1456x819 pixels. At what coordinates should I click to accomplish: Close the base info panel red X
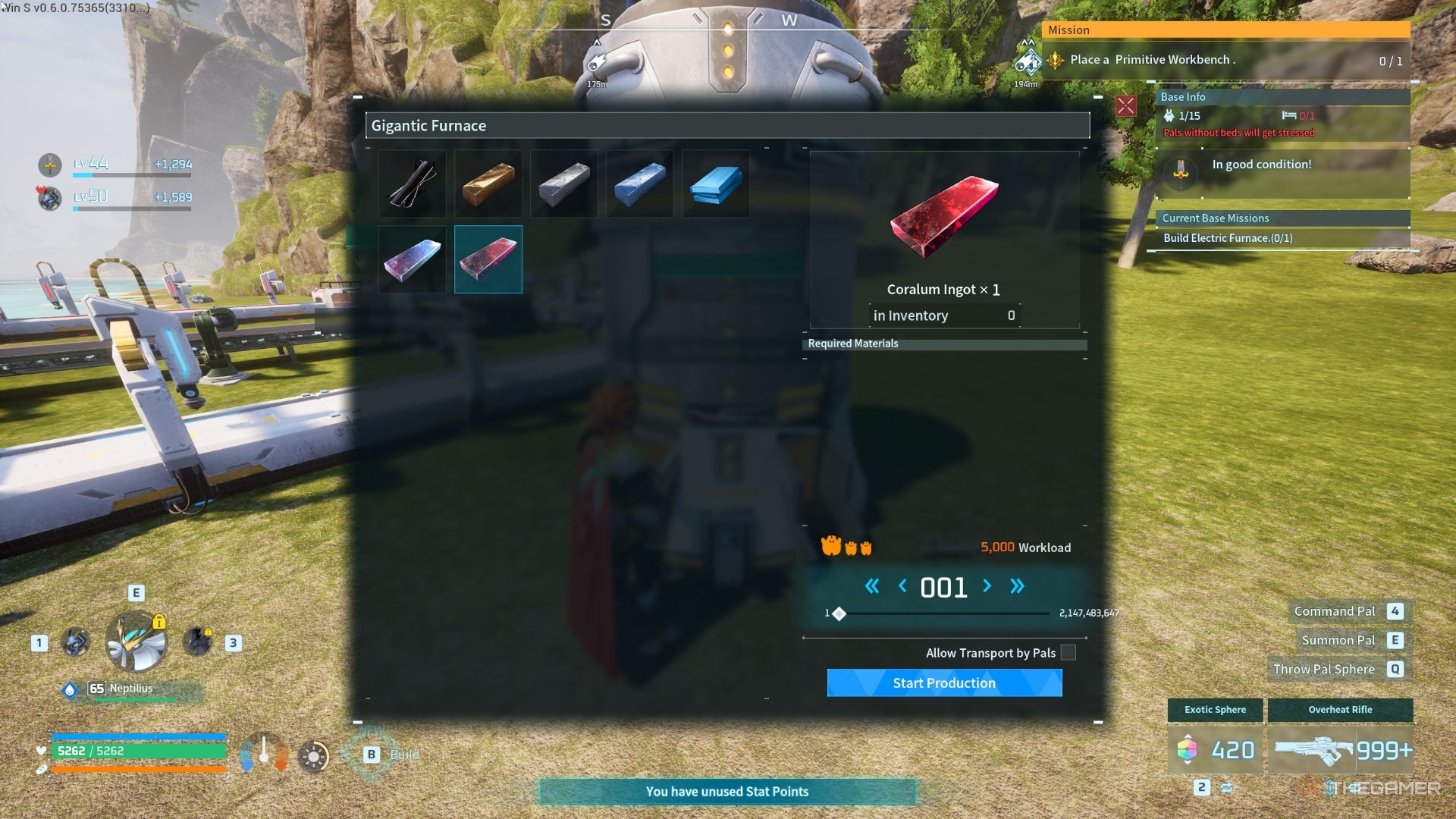click(1125, 105)
